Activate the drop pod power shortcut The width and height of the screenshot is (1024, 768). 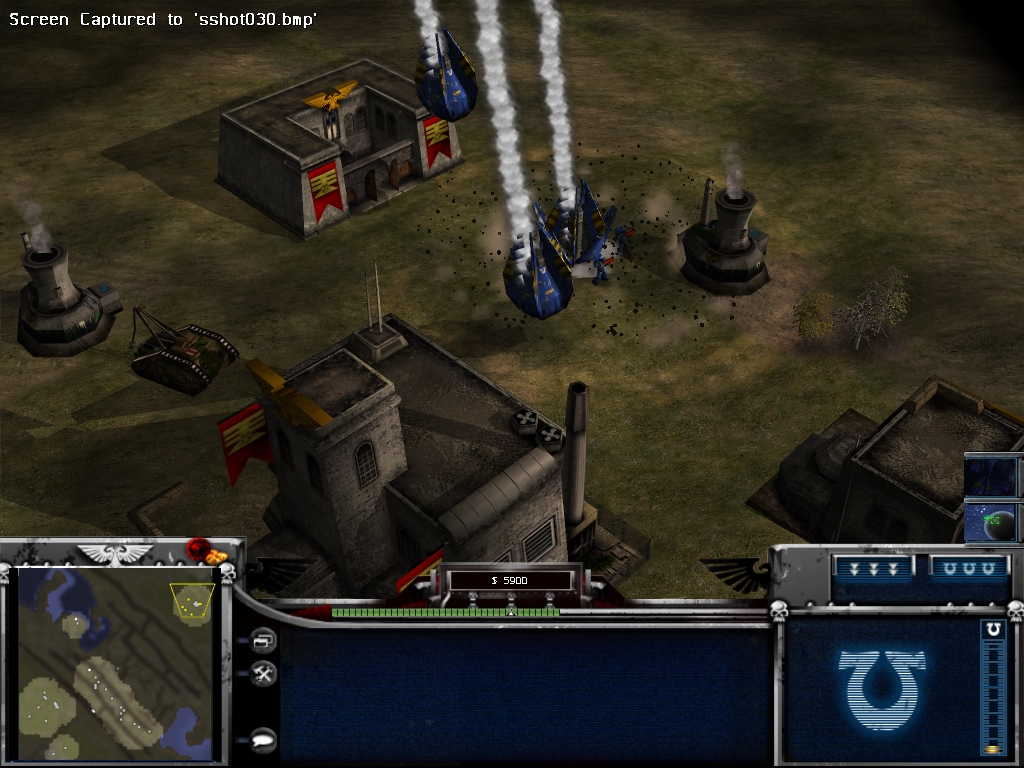pos(991,477)
